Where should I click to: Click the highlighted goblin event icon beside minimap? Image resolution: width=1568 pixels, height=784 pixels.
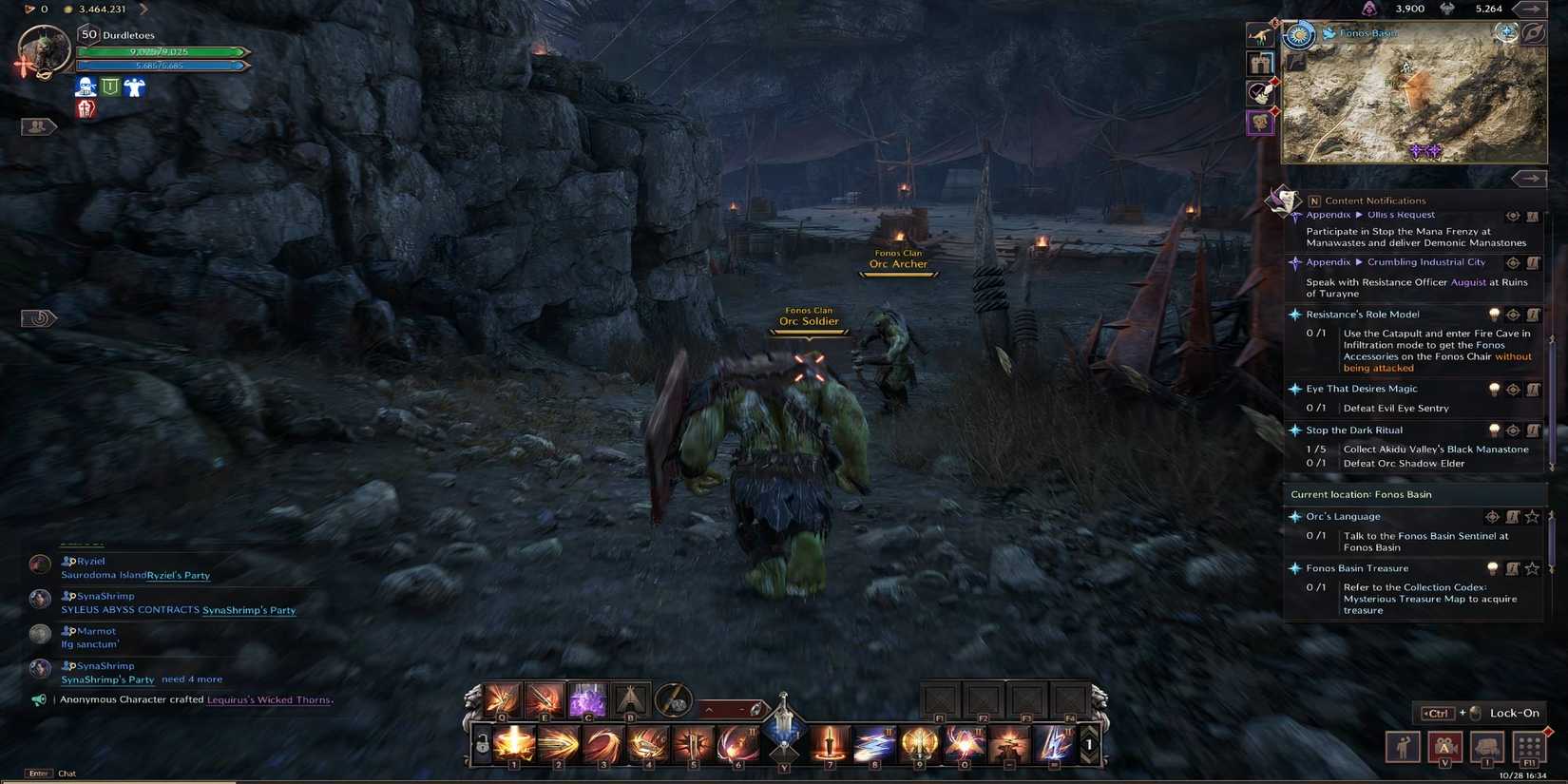pyautogui.click(x=1260, y=123)
